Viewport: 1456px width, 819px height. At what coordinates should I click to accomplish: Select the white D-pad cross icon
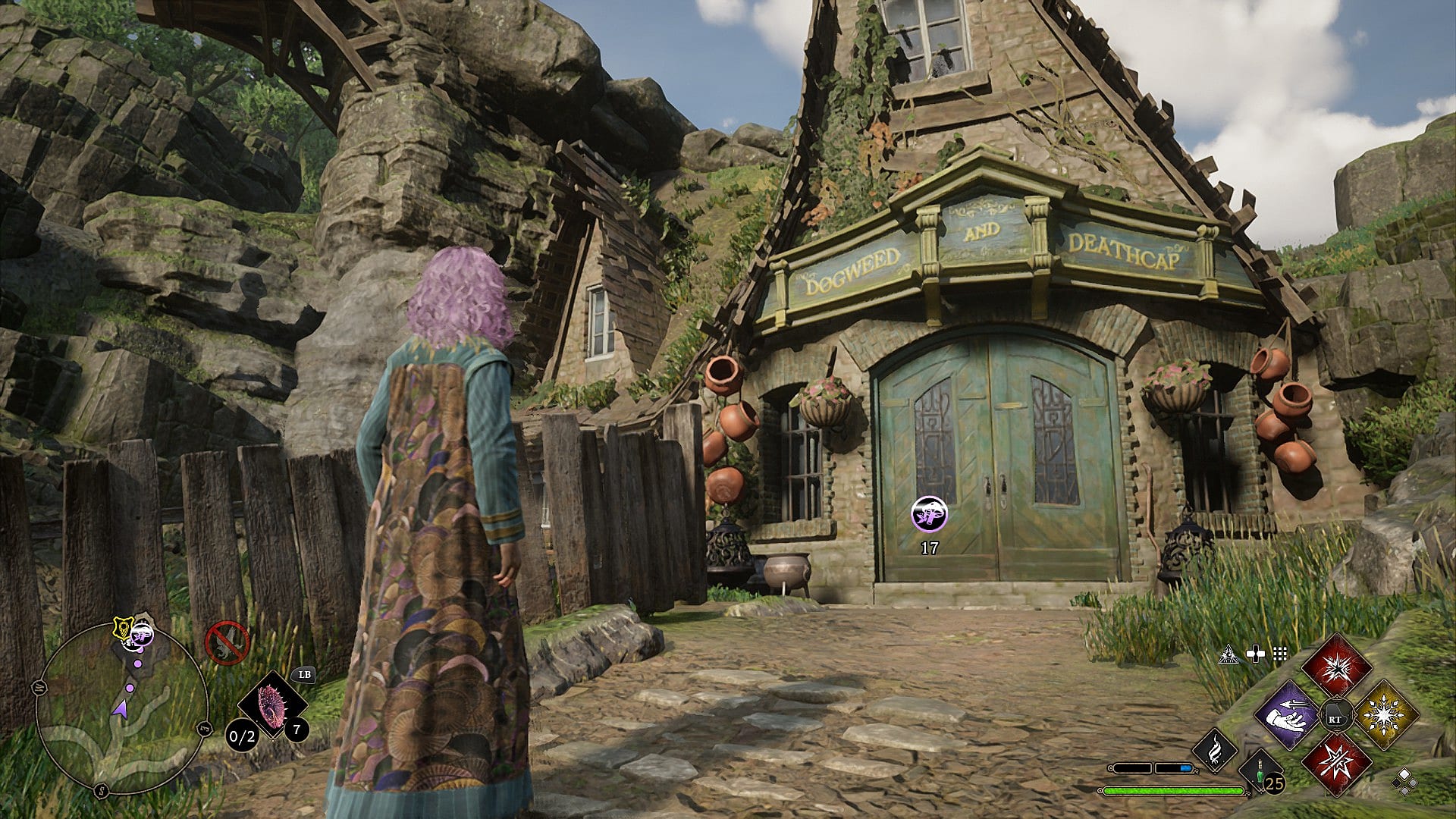pyautogui.click(x=1256, y=654)
